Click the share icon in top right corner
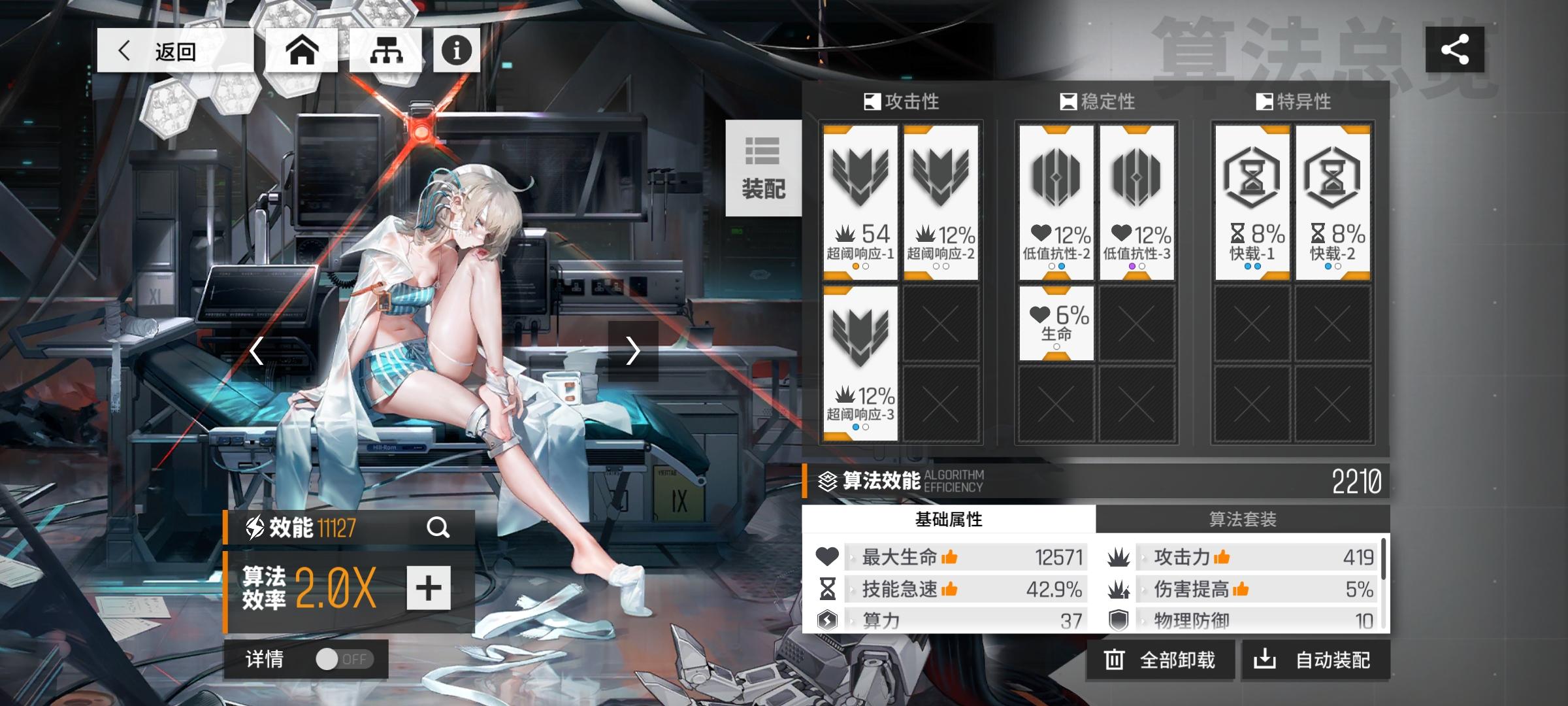The image size is (1568, 706). point(1456,49)
